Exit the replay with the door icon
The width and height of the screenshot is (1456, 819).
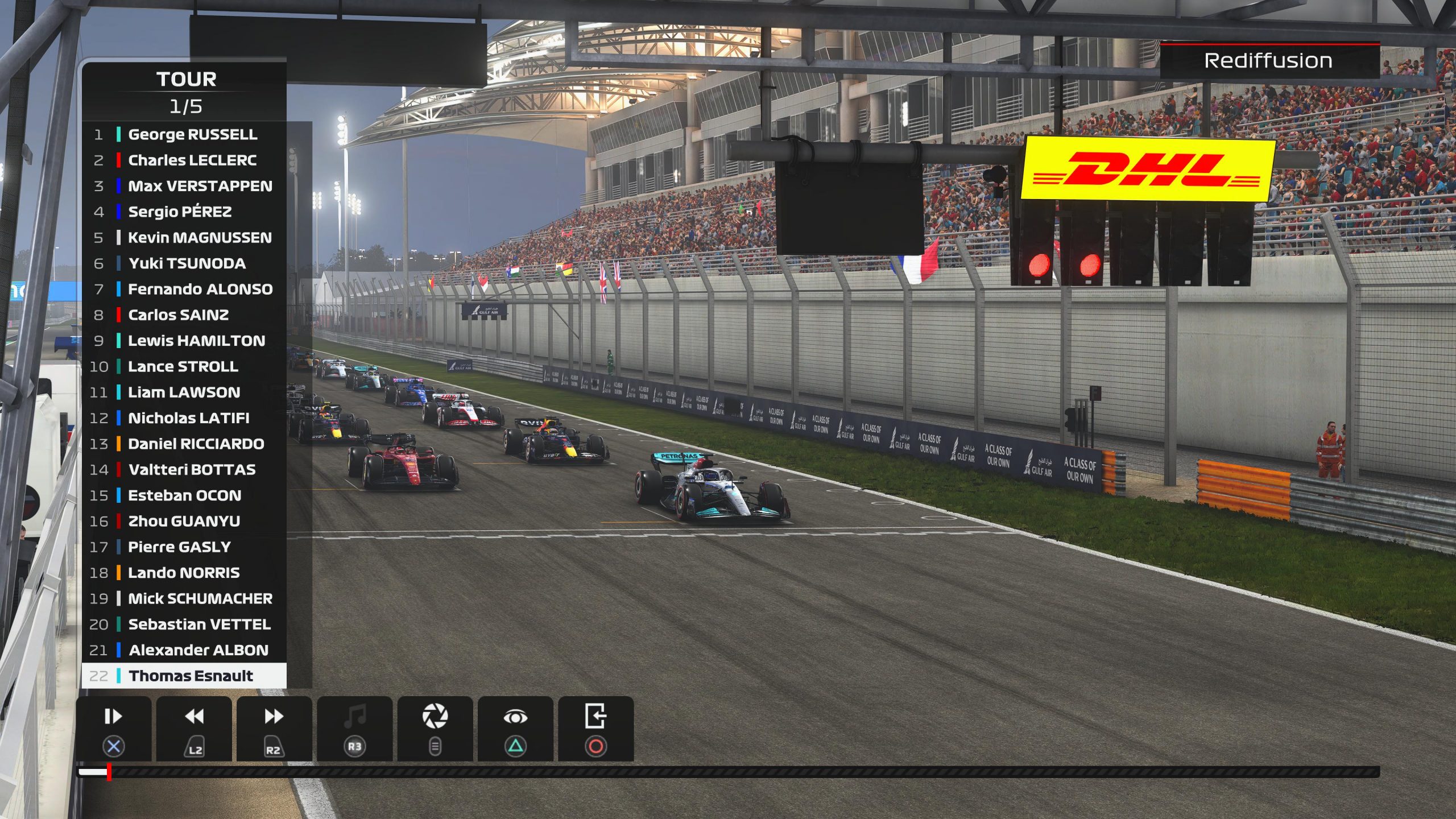(x=595, y=728)
